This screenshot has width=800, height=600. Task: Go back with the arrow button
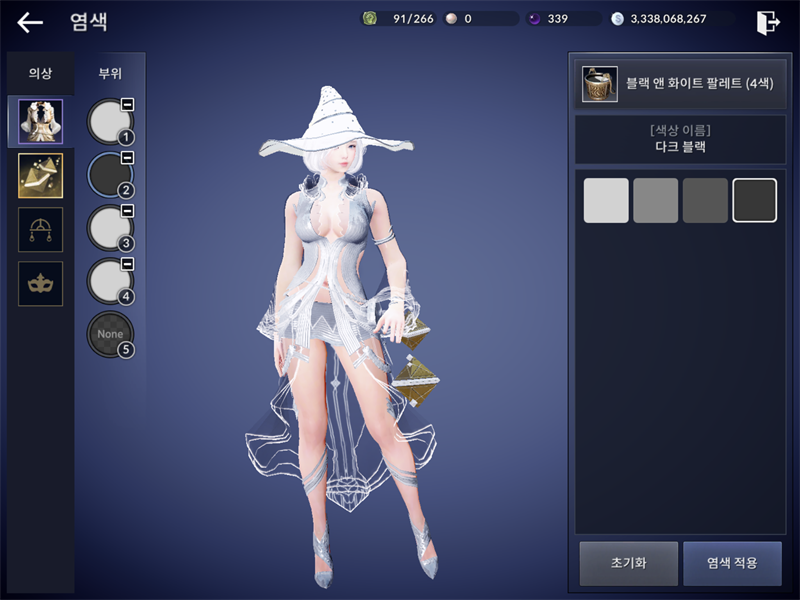pos(30,22)
